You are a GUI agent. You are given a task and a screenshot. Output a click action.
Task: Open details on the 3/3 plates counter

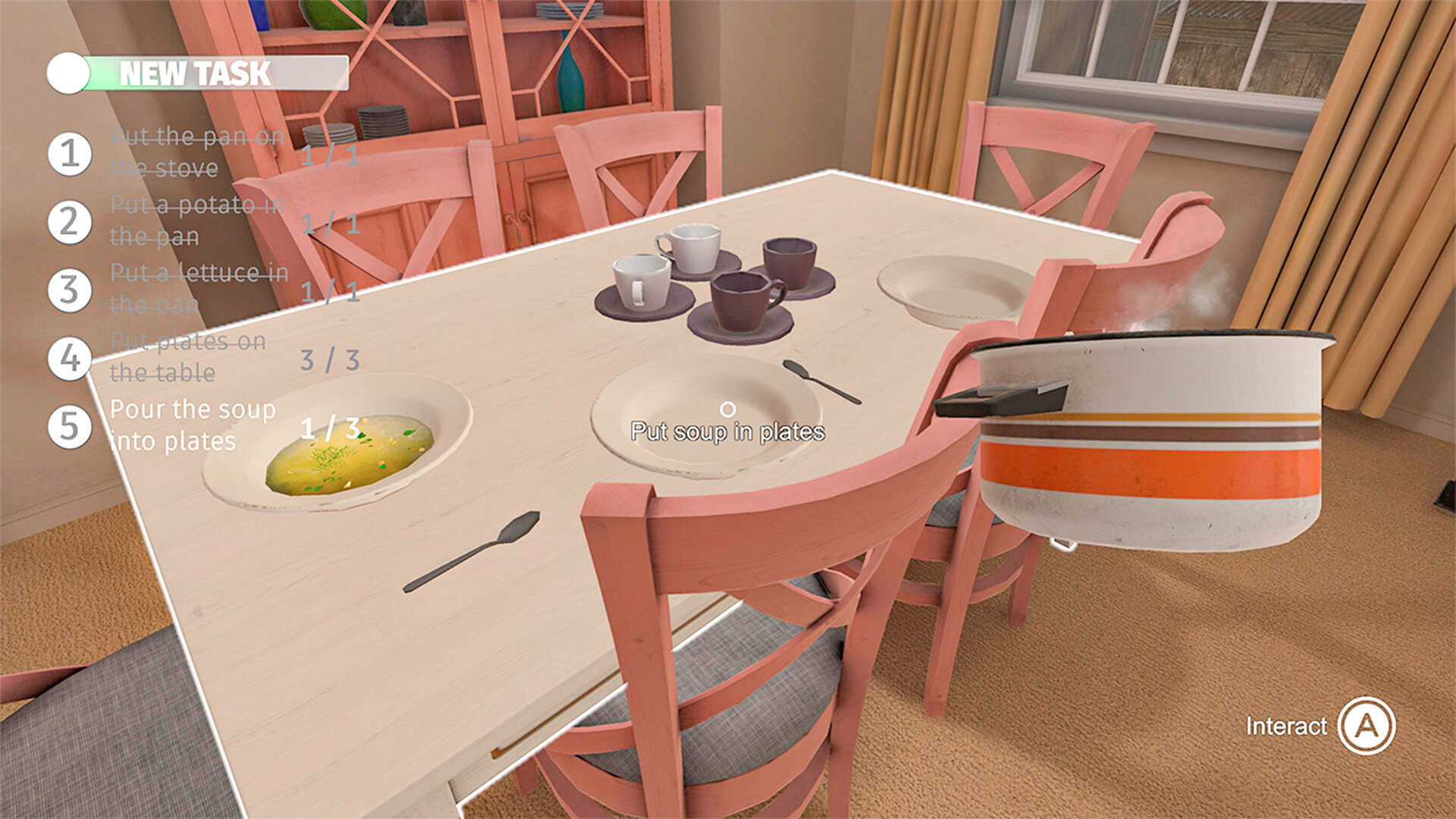point(329,357)
